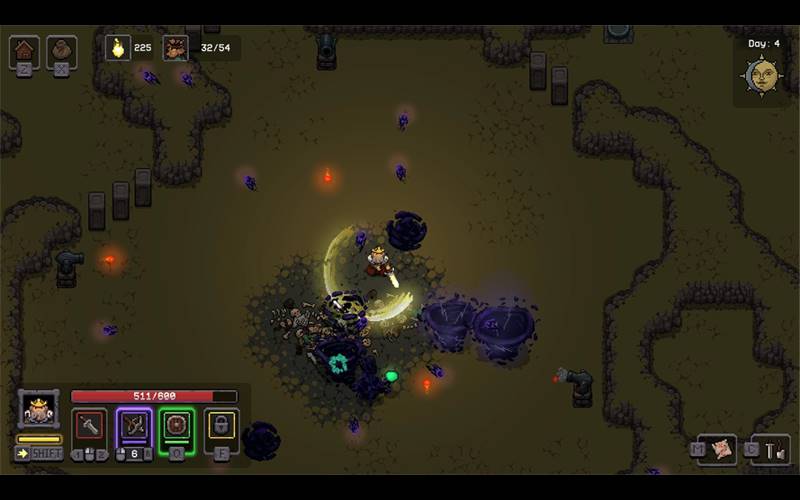The image size is (800, 500).
Task: Activate the round shield ability
Action: (x=177, y=427)
